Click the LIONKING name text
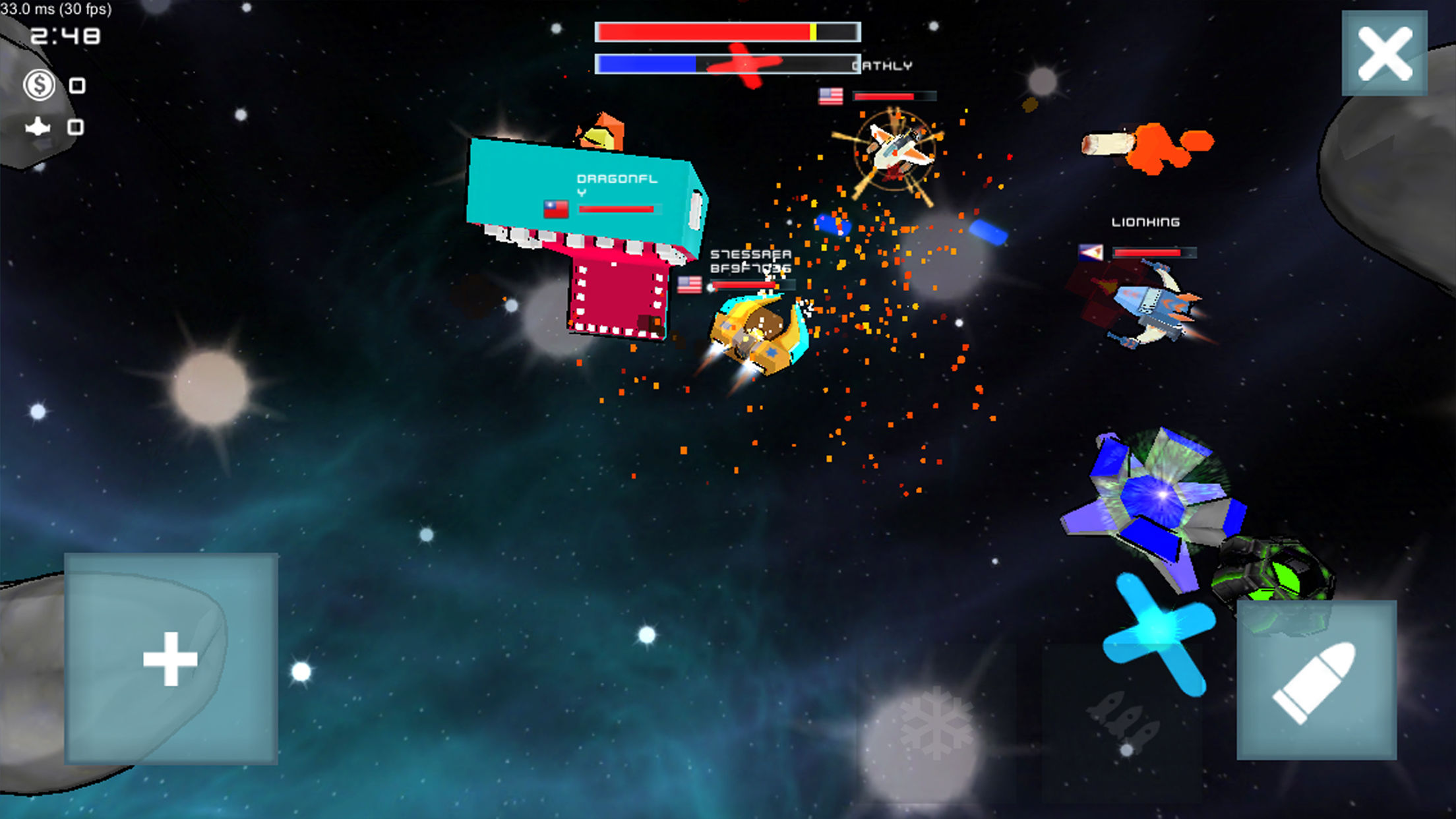 (1145, 222)
